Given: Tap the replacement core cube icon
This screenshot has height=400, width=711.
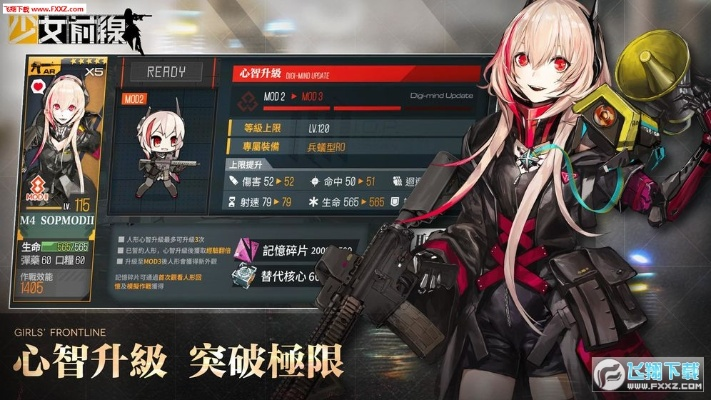Looking at the screenshot, I should point(245,279).
